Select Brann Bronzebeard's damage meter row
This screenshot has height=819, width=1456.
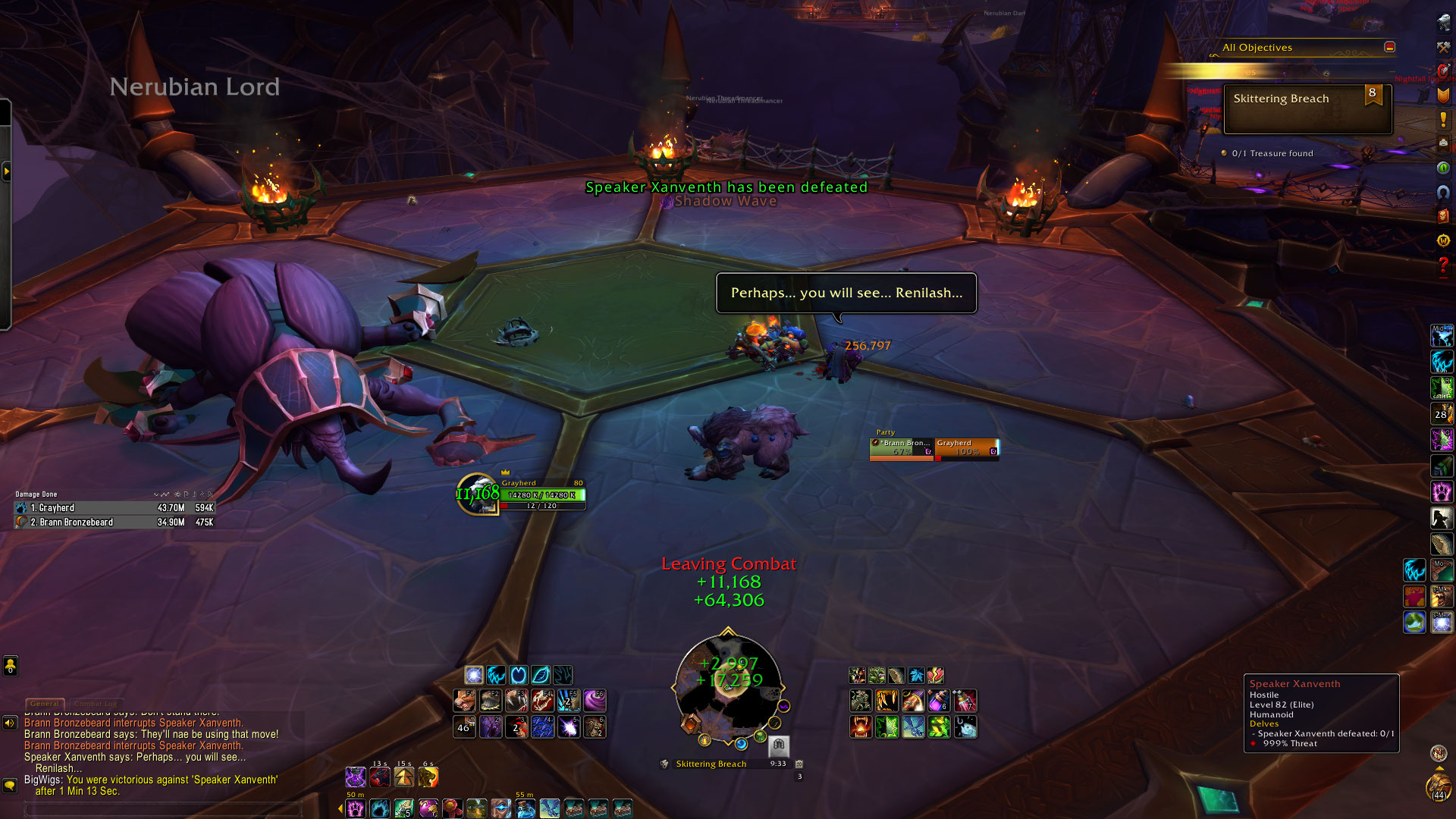[x=114, y=522]
